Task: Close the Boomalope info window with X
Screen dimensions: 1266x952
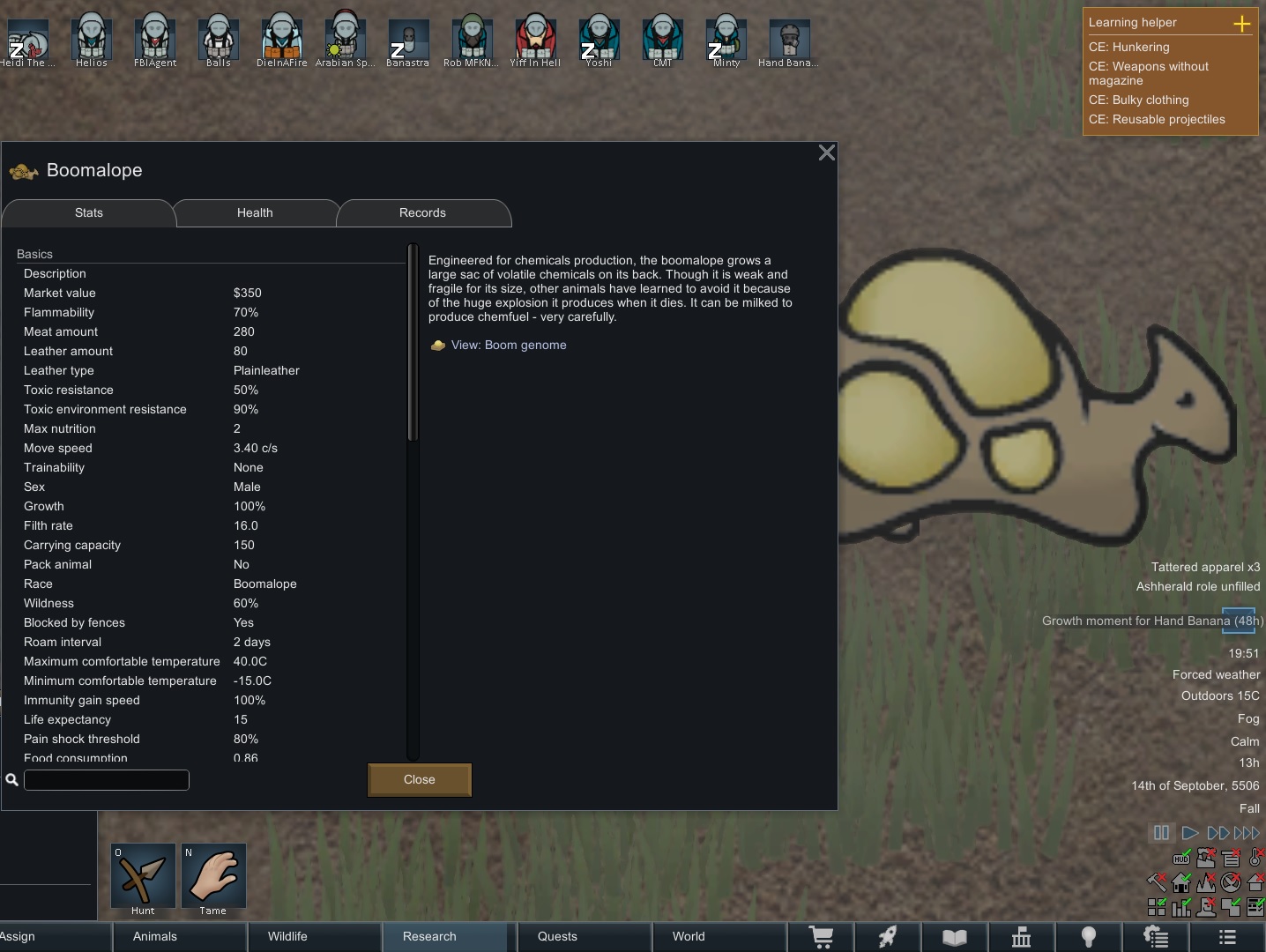Action: click(x=826, y=152)
